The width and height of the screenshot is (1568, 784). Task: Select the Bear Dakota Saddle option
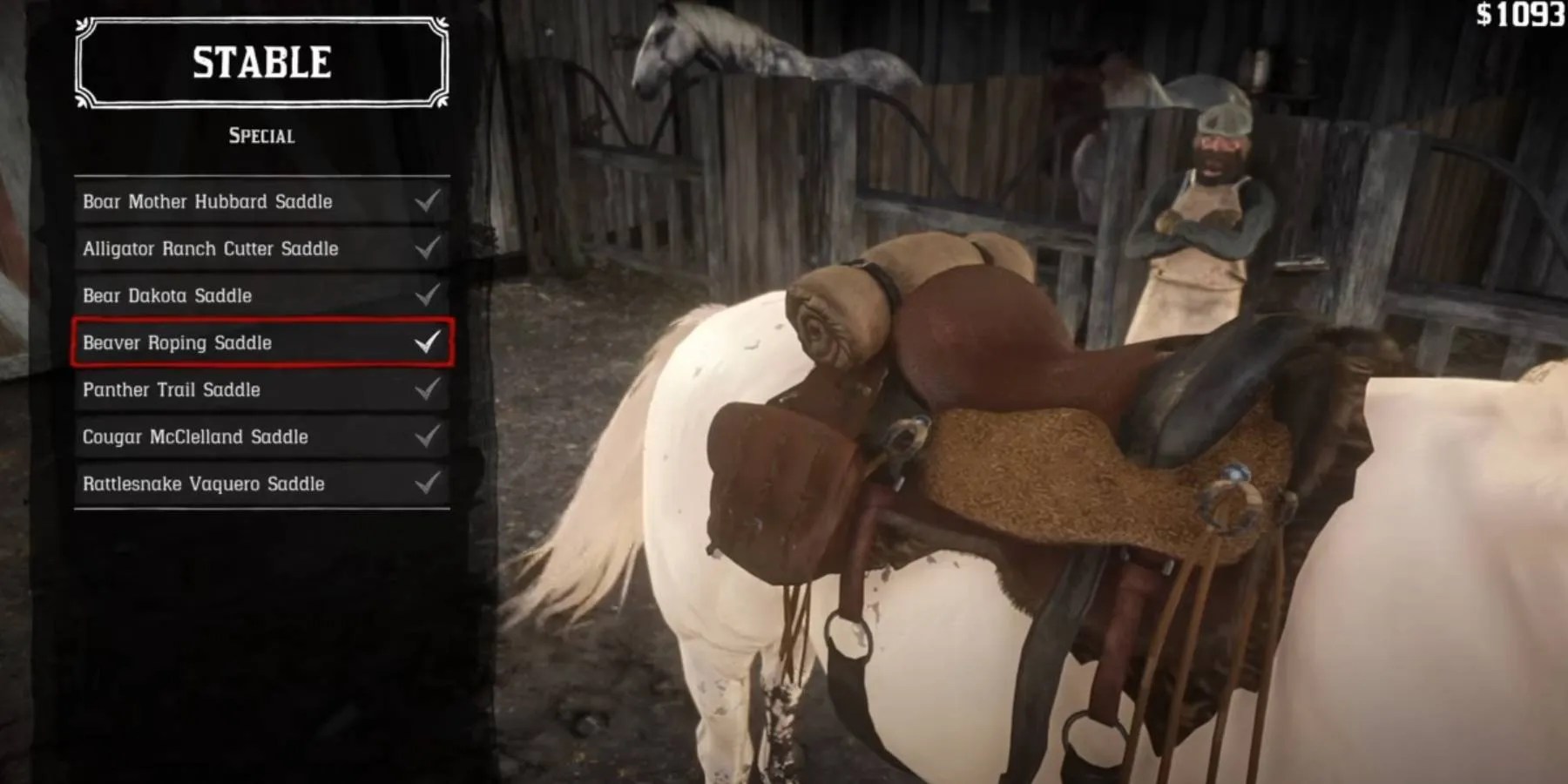(166, 296)
